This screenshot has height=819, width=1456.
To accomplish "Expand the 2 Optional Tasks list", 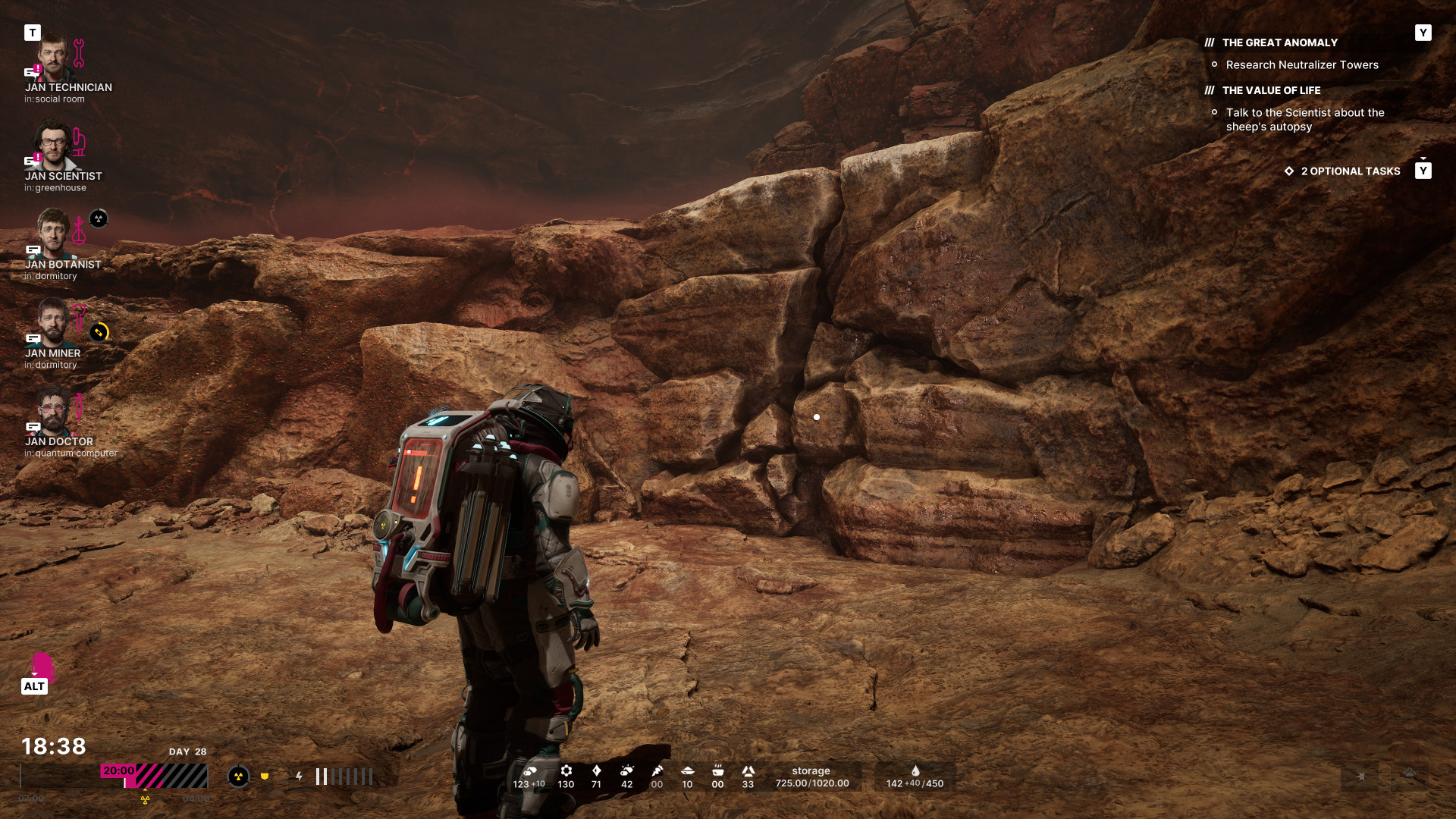I will (1350, 171).
